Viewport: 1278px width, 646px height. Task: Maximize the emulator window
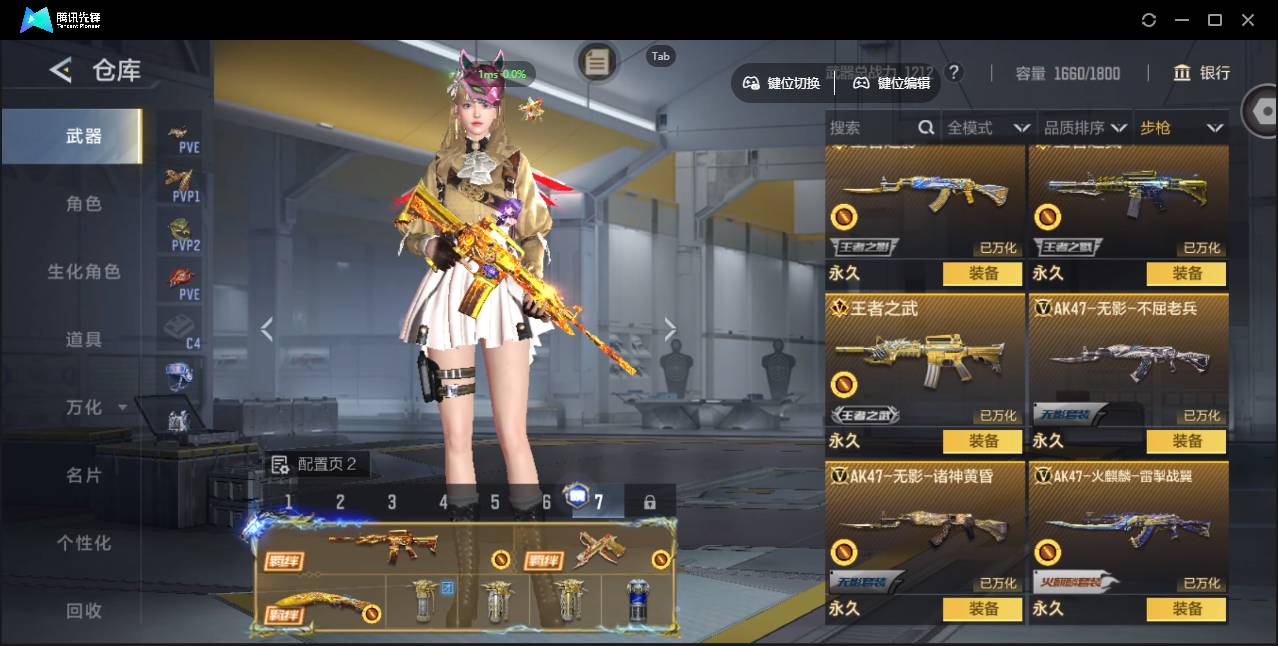click(x=1215, y=20)
